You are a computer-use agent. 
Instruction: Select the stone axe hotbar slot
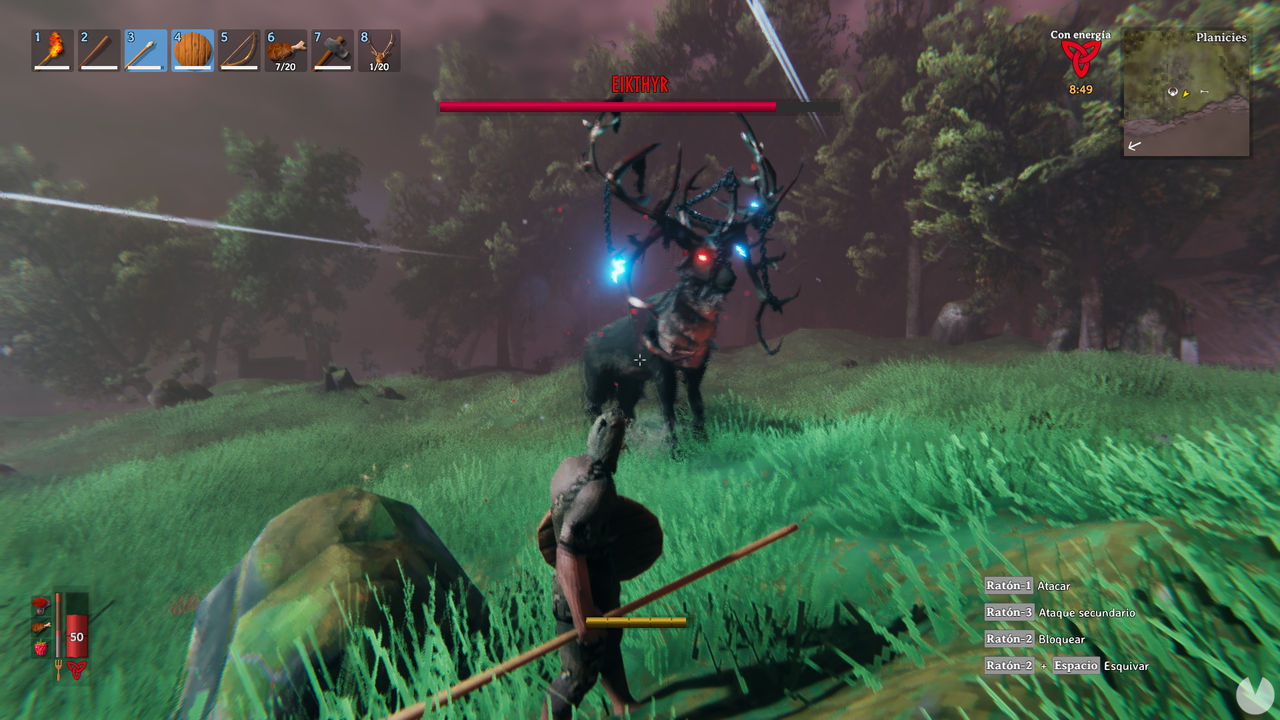click(x=332, y=50)
